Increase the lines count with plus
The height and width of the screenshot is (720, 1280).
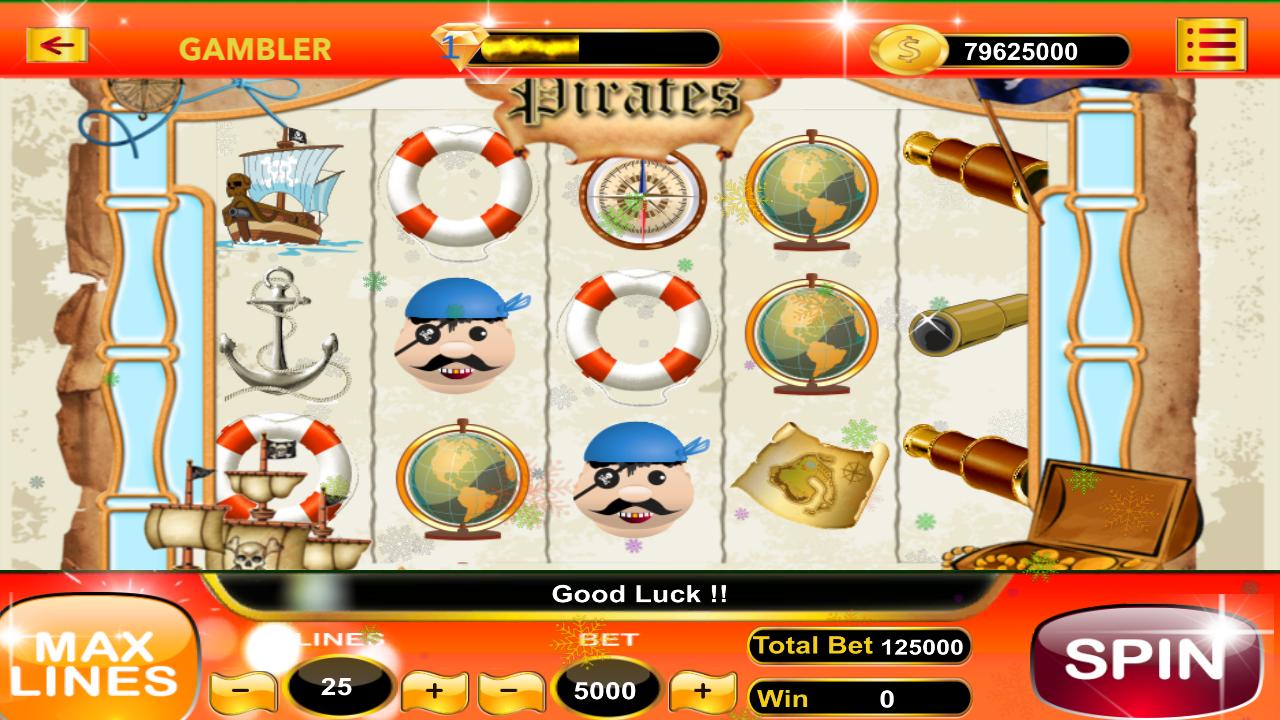pos(434,690)
